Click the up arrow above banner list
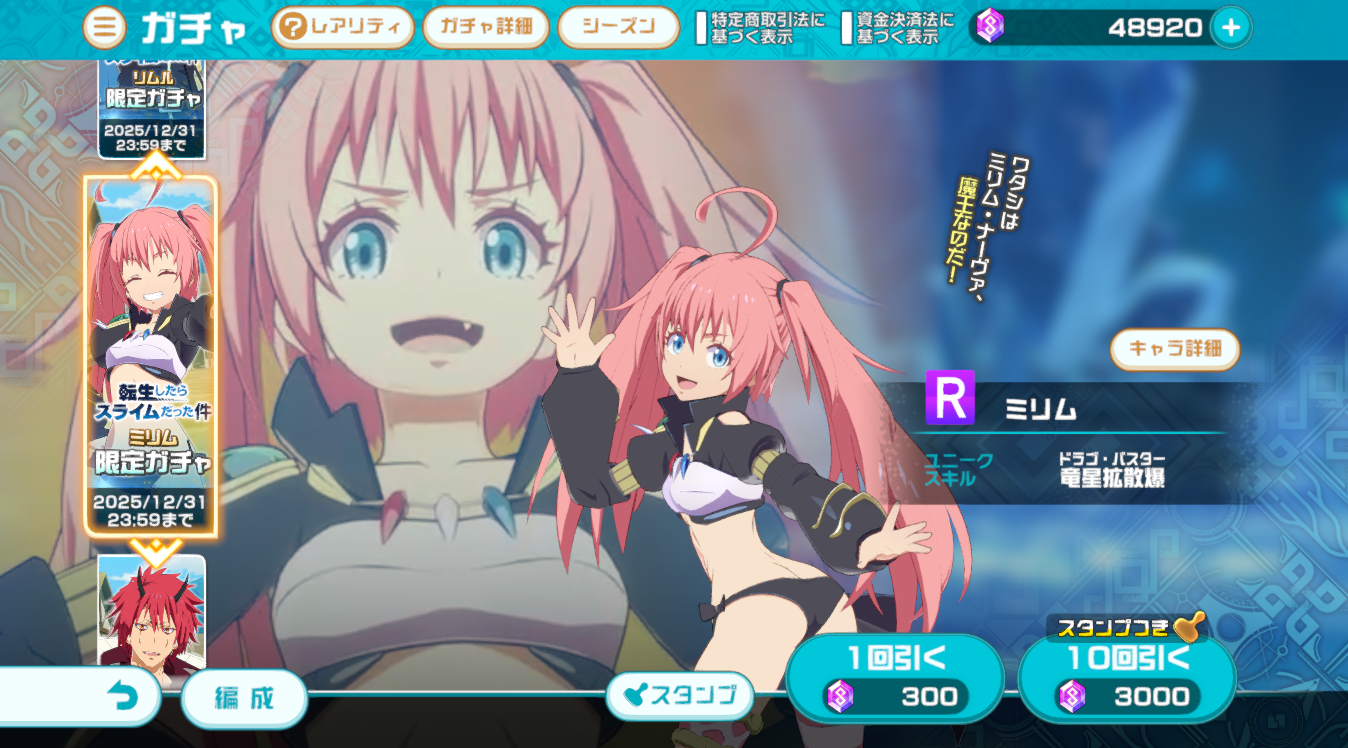The height and width of the screenshot is (748, 1348). [152, 165]
